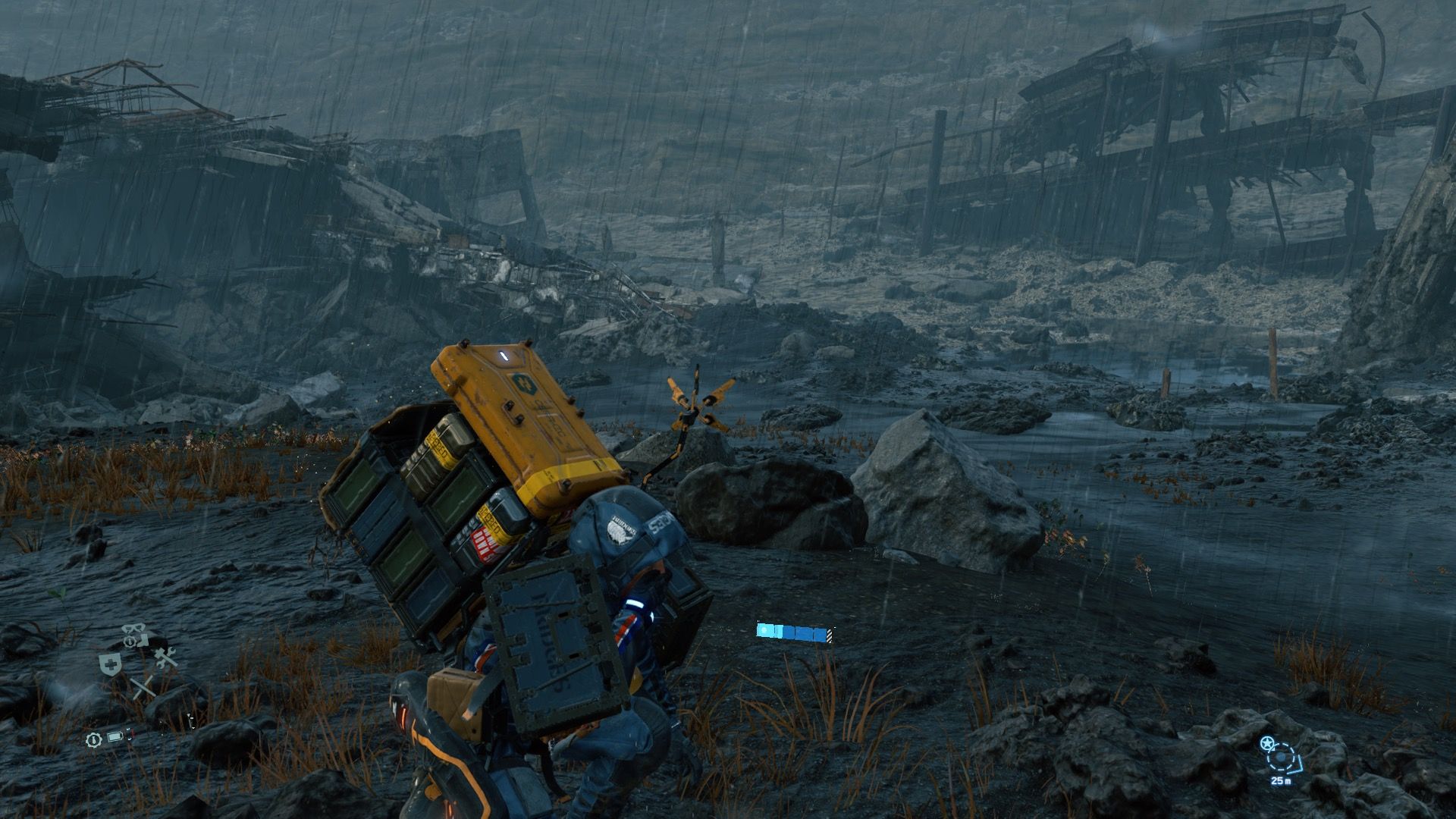This screenshot has width=1456, height=819.
Task: Expand the compass ring around the marker
Action: pos(1281,758)
